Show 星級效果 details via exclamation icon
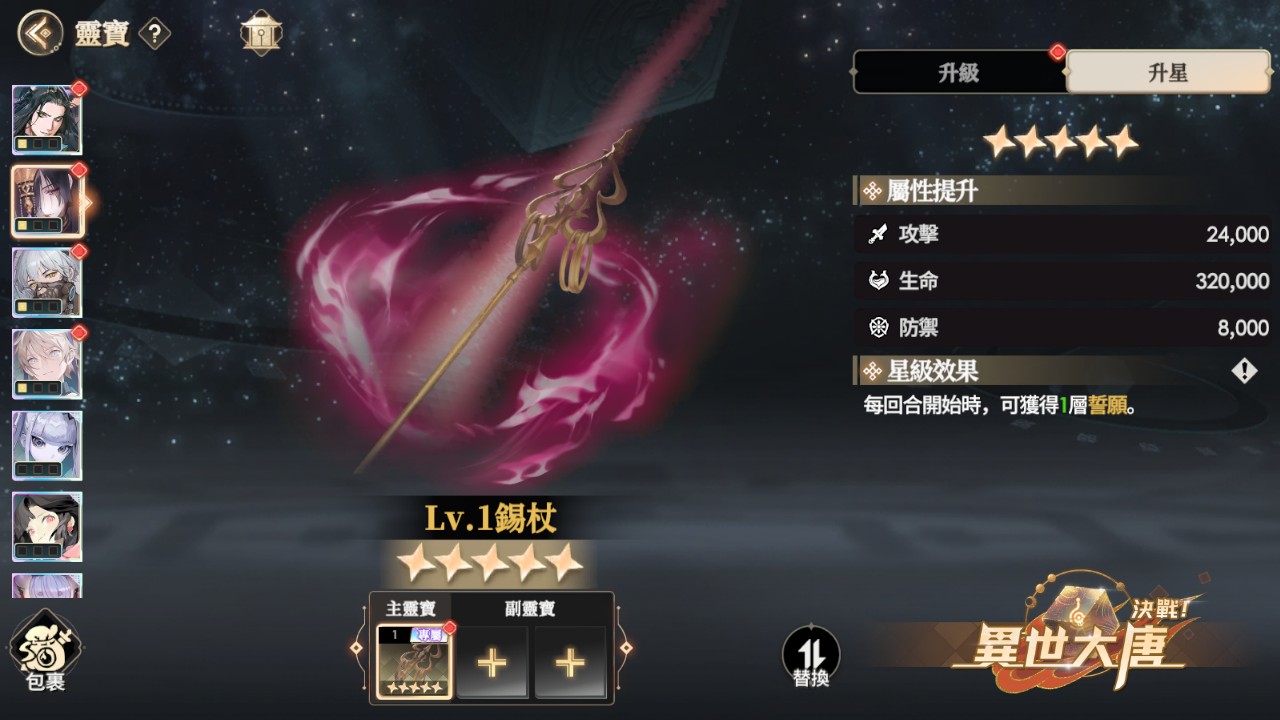The image size is (1280, 720). pyautogui.click(x=1244, y=372)
